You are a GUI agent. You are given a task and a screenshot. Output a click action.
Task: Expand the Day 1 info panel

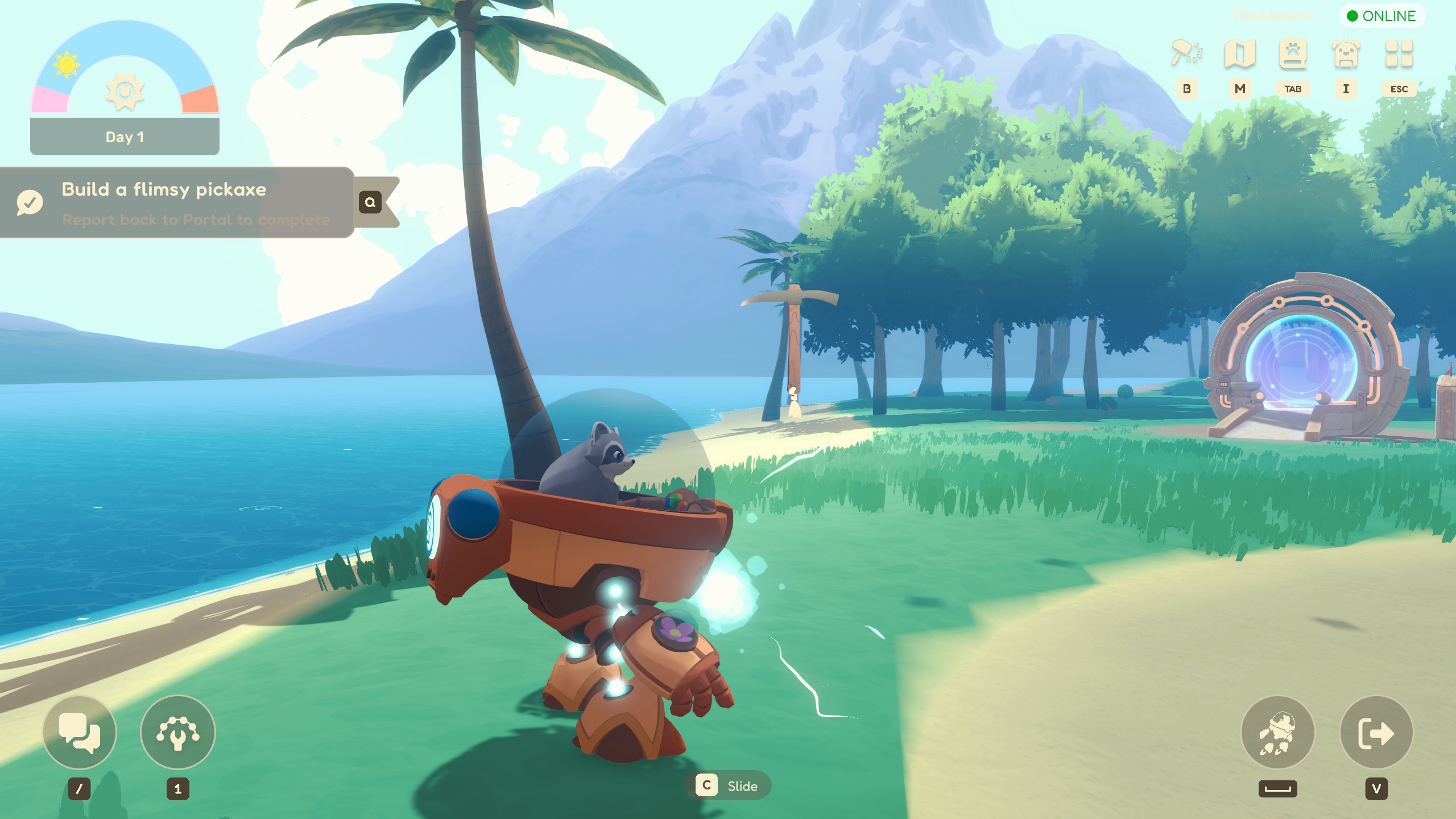point(125,136)
